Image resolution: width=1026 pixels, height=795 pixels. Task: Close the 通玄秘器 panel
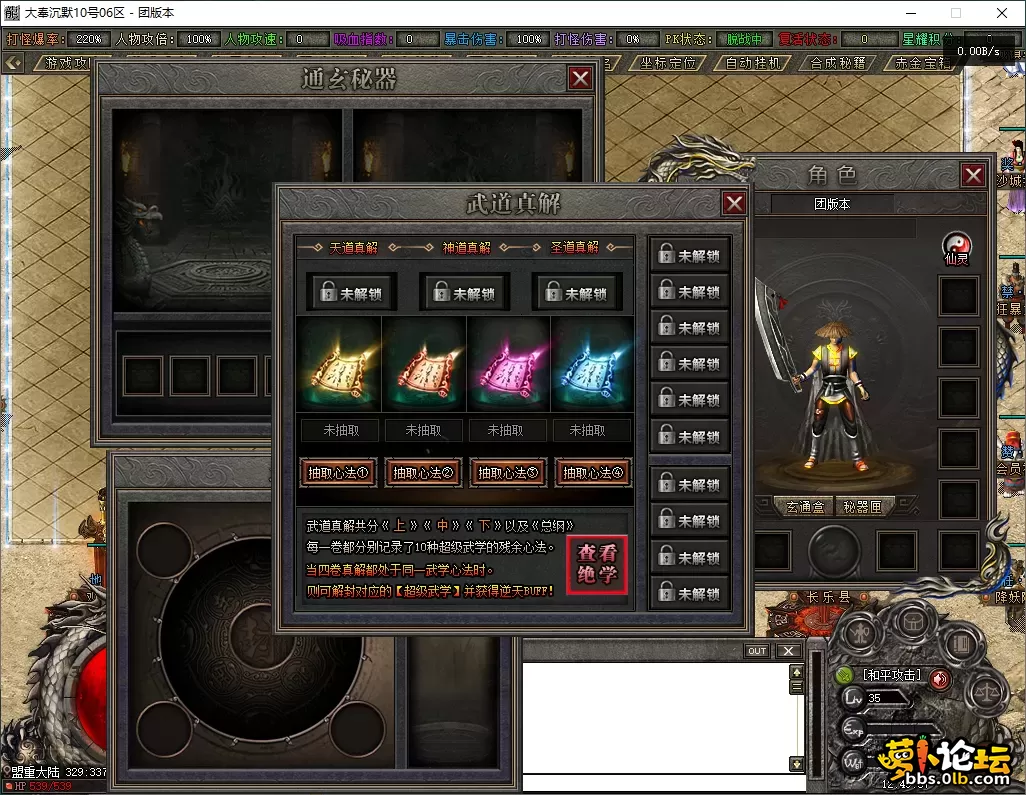coord(579,79)
